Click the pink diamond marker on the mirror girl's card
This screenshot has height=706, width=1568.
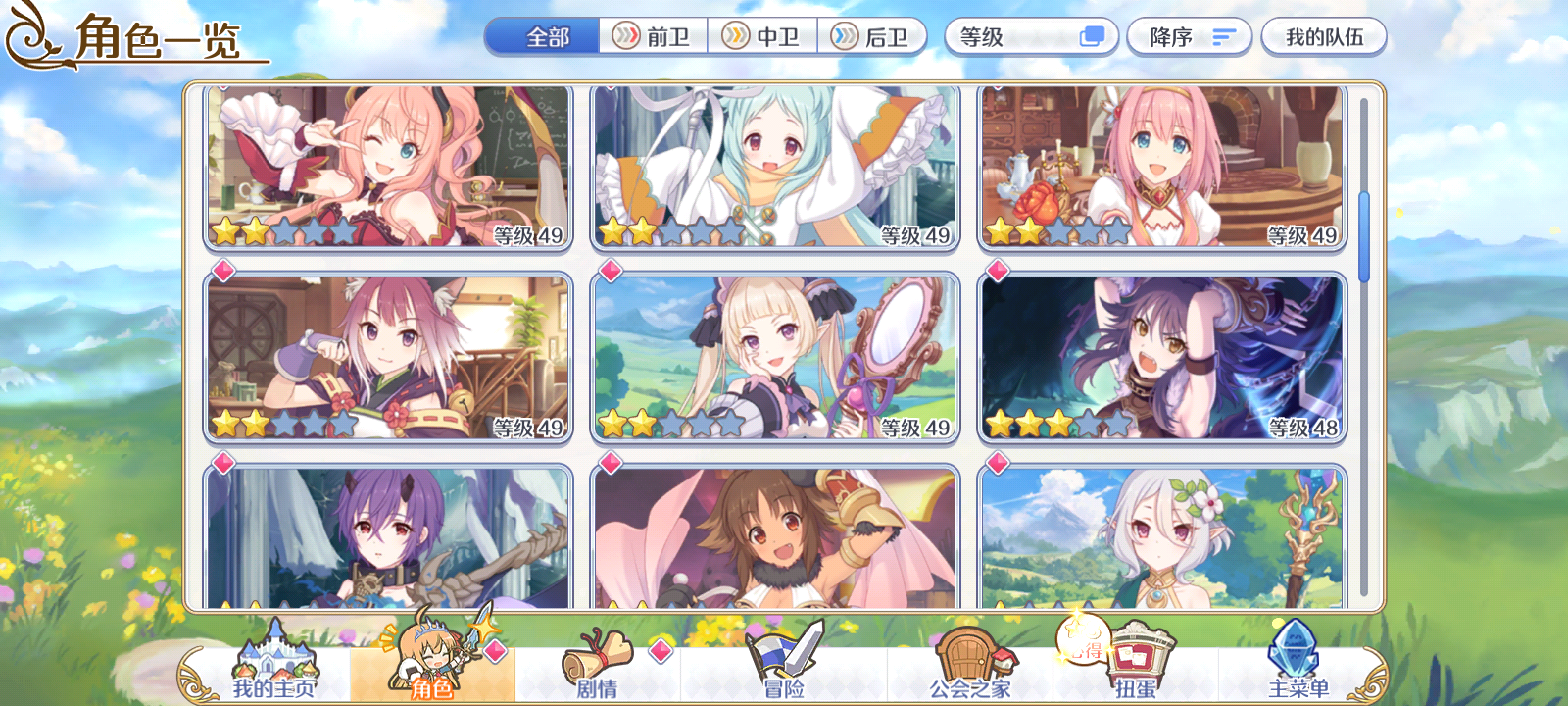pyautogui.click(x=609, y=272)
